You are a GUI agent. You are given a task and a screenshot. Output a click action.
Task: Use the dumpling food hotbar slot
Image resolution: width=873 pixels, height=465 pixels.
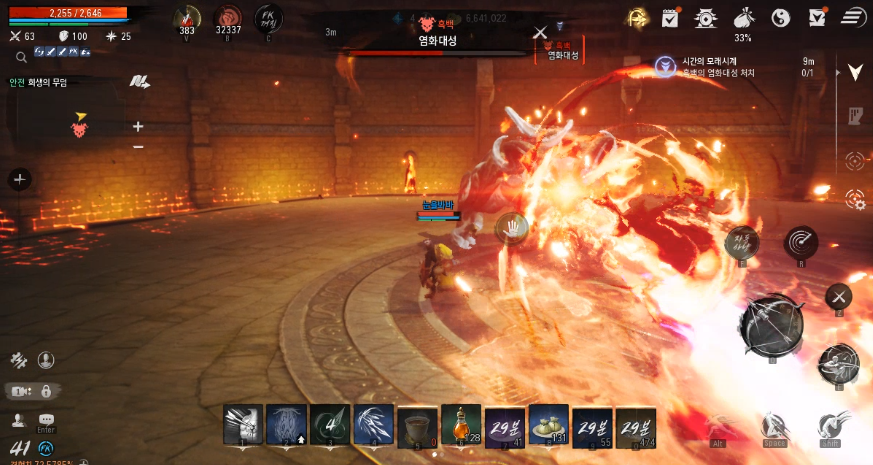(x=548, y=425)
